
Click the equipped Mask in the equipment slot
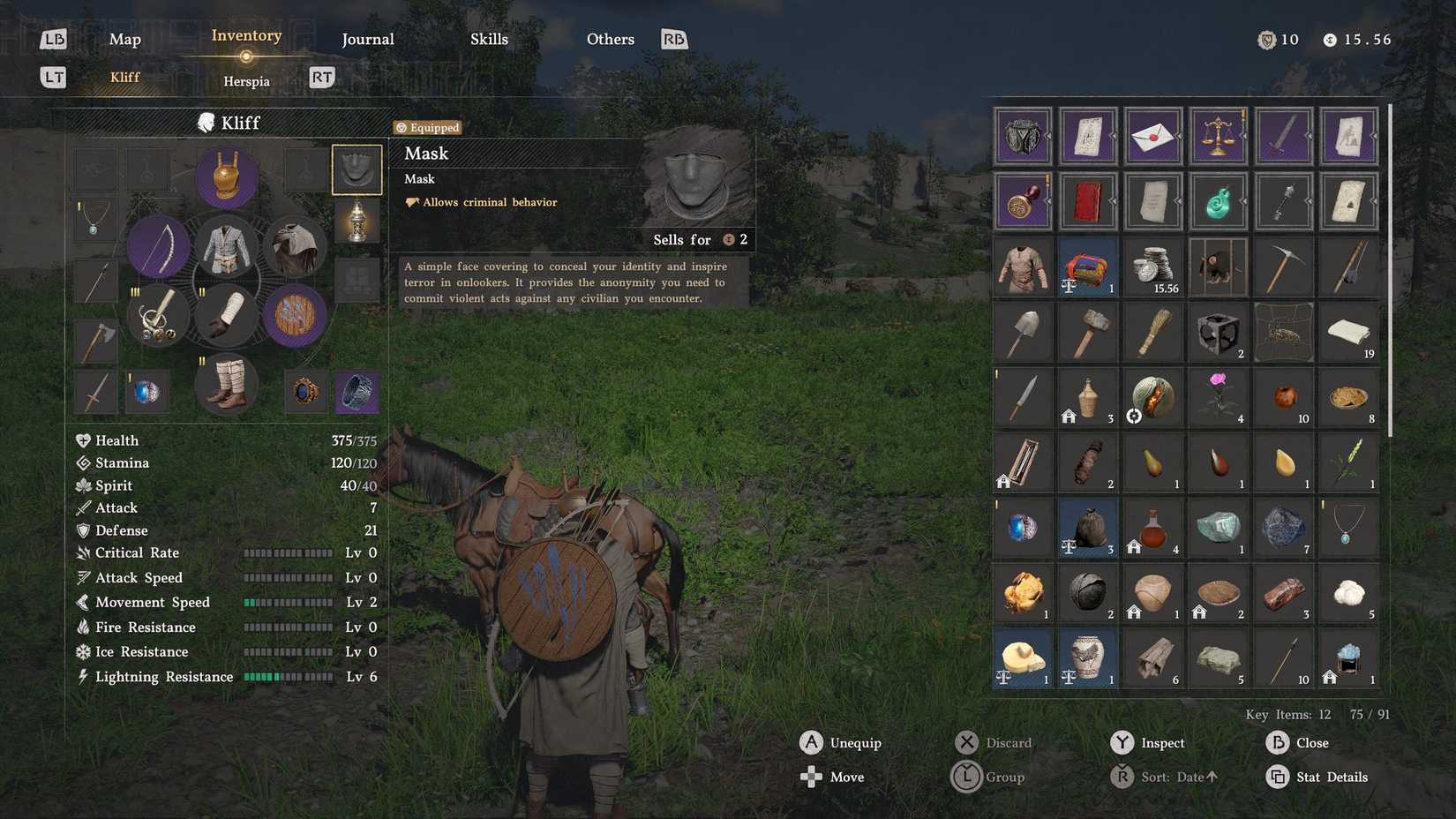tap(356, 169)
